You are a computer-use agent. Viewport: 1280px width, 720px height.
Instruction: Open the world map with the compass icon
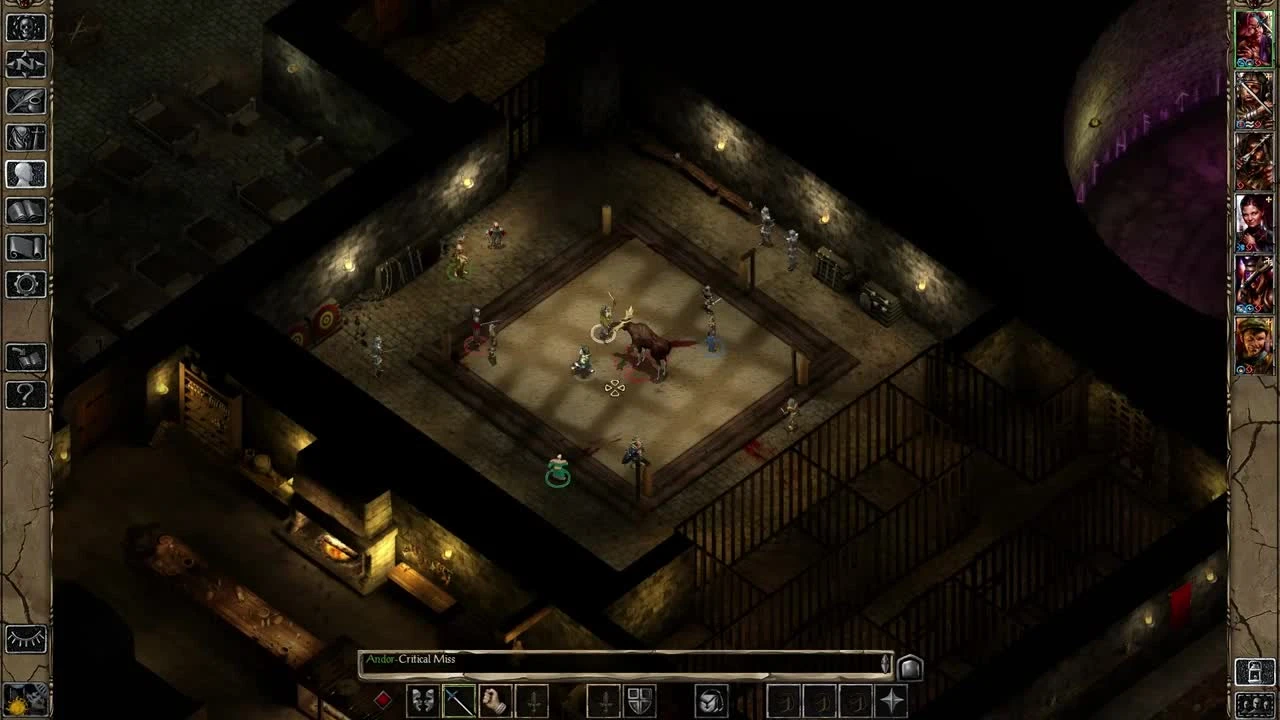coord(27,66)
